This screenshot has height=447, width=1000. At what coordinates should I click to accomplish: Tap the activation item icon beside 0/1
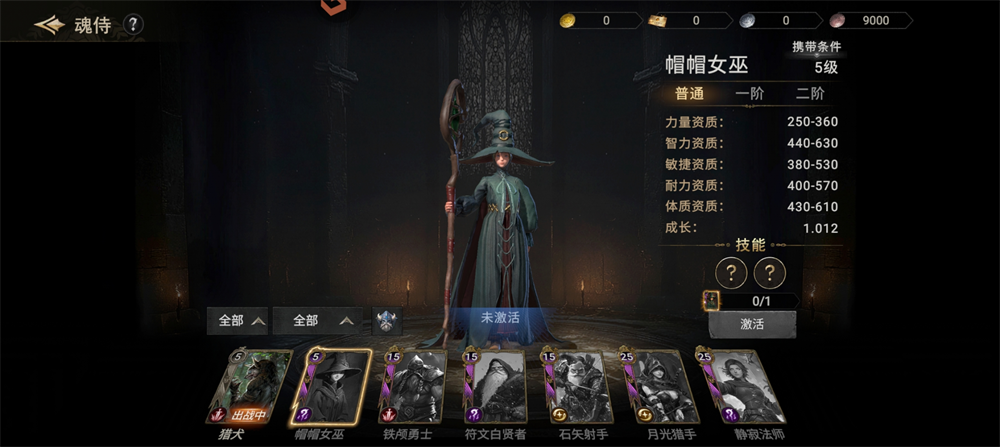pyautogui.click(x=711, y=300)
